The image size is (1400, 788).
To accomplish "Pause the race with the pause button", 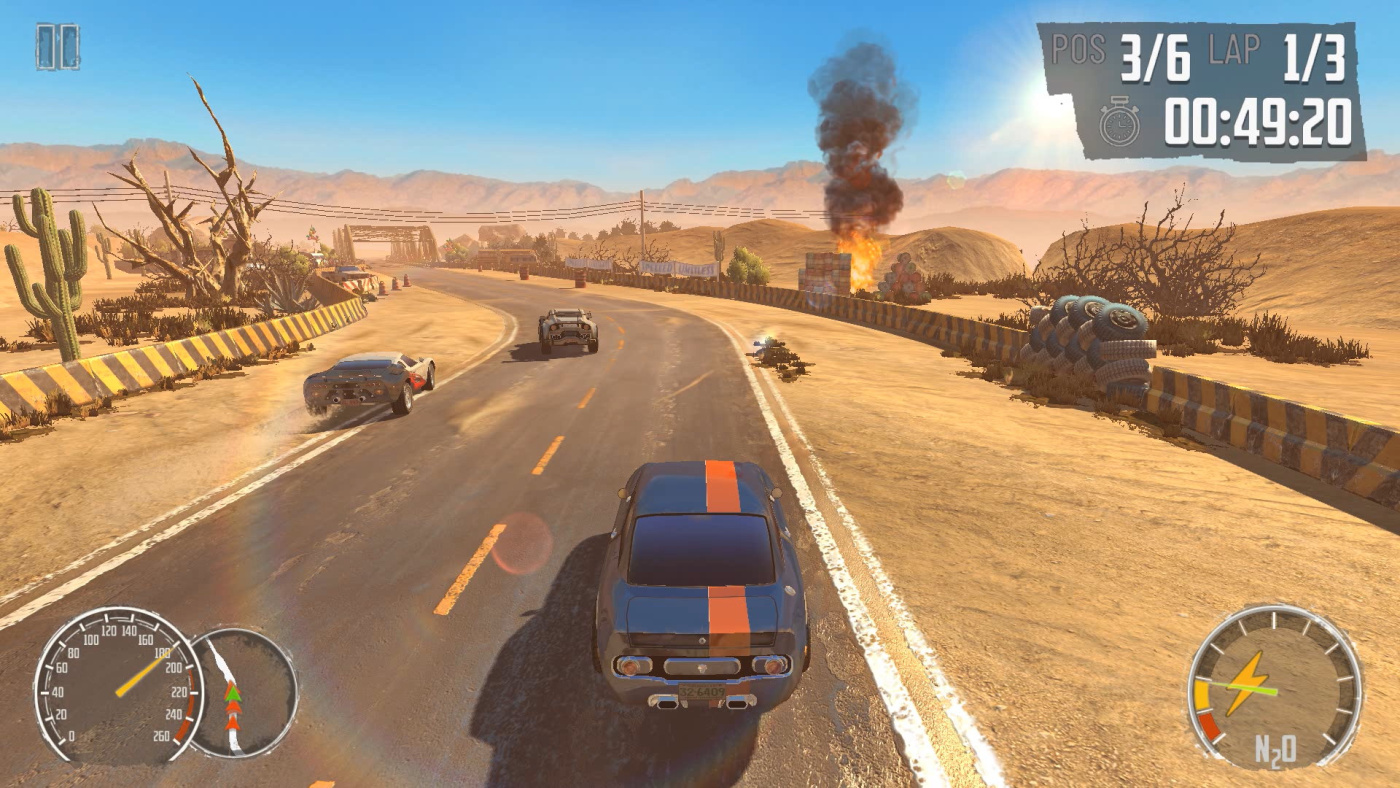I will click(57, 46).
